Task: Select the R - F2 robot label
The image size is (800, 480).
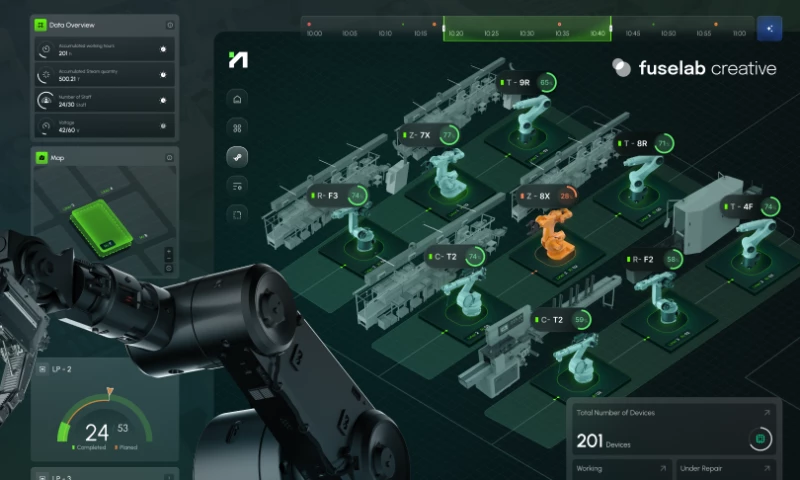Action: click(x=642, y=259)
